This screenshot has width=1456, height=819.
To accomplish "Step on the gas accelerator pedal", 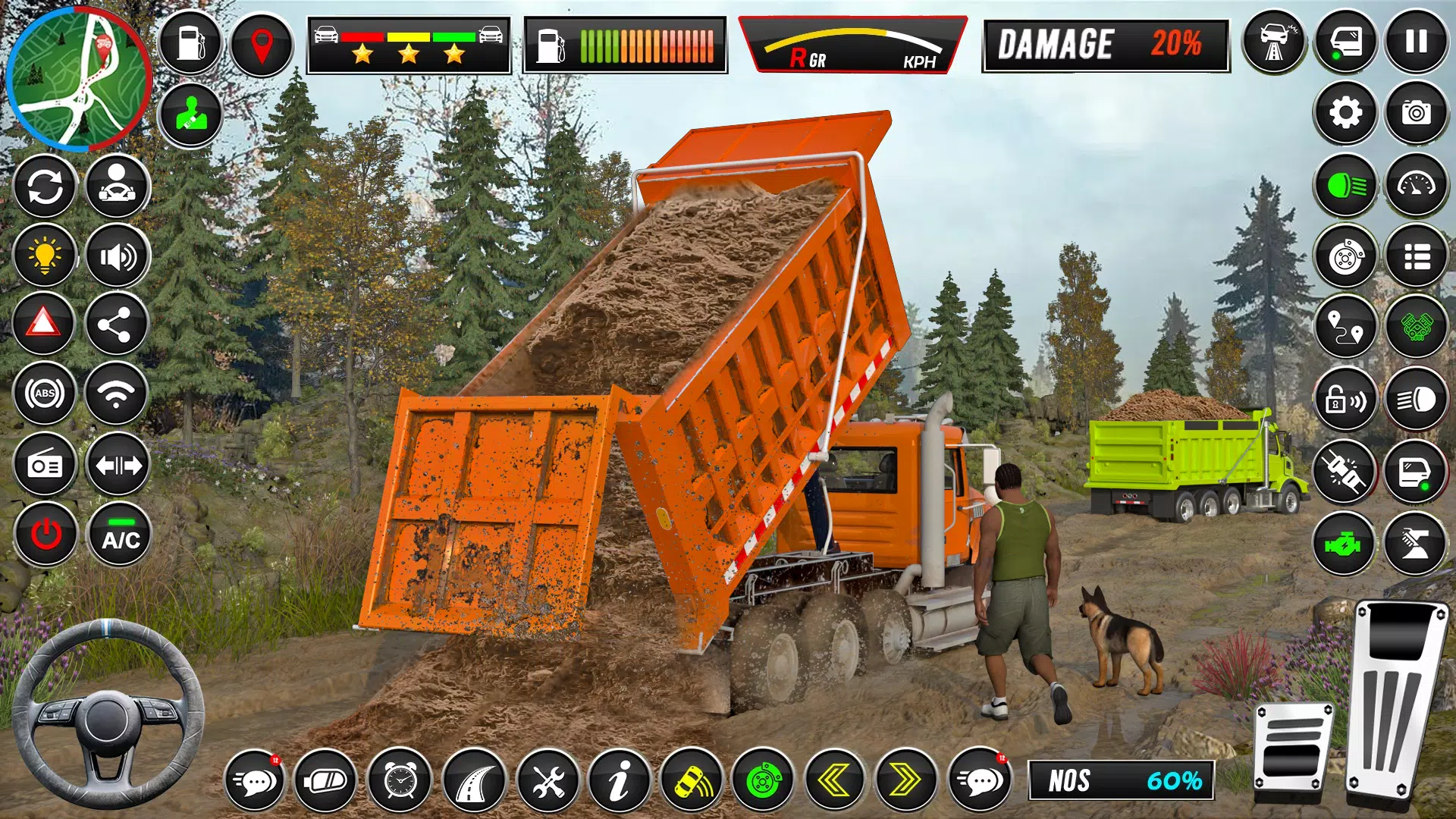I will [x=1397, y=698].
